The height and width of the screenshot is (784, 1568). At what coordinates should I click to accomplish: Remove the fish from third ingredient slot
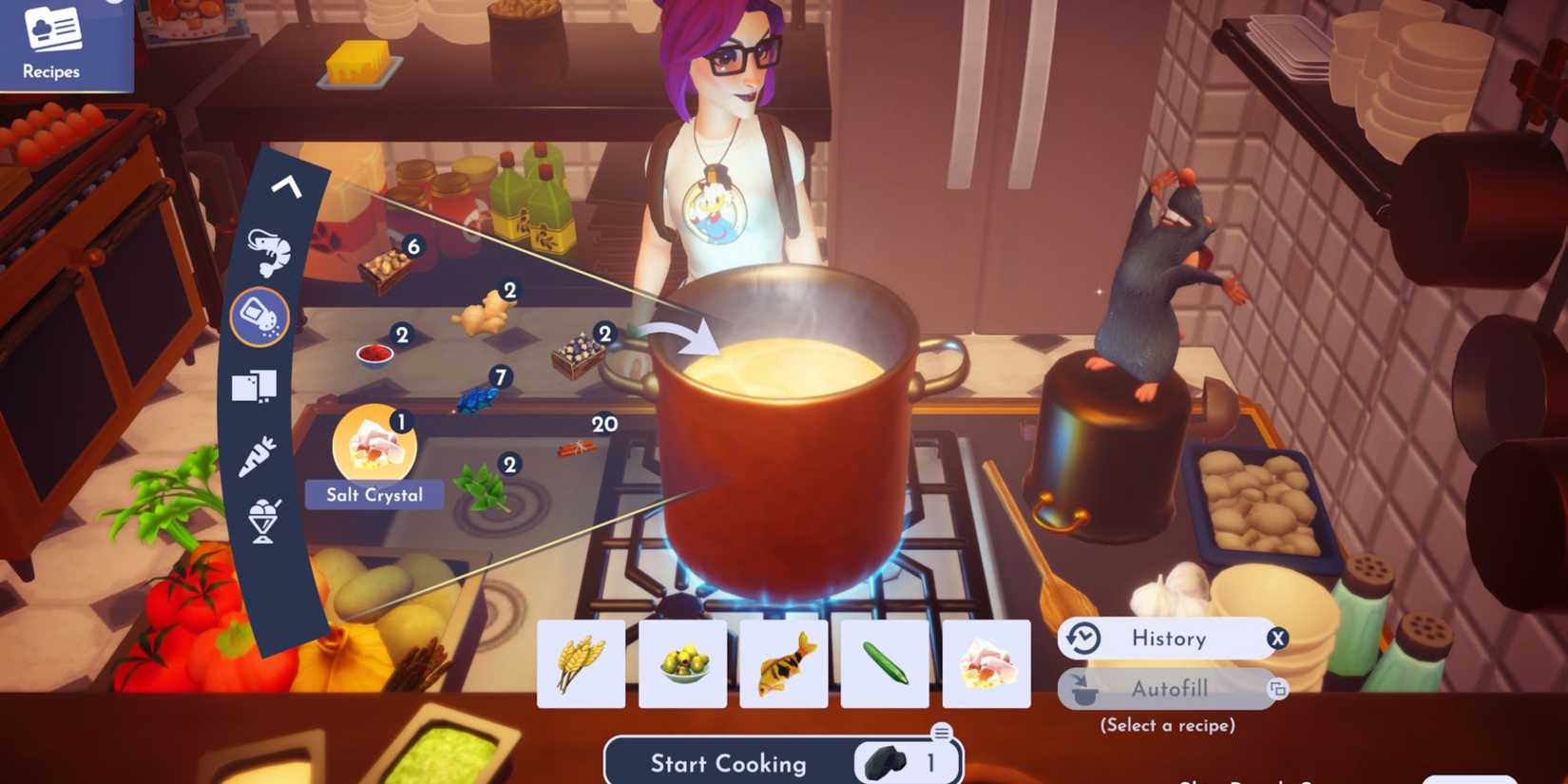point(783,663)
